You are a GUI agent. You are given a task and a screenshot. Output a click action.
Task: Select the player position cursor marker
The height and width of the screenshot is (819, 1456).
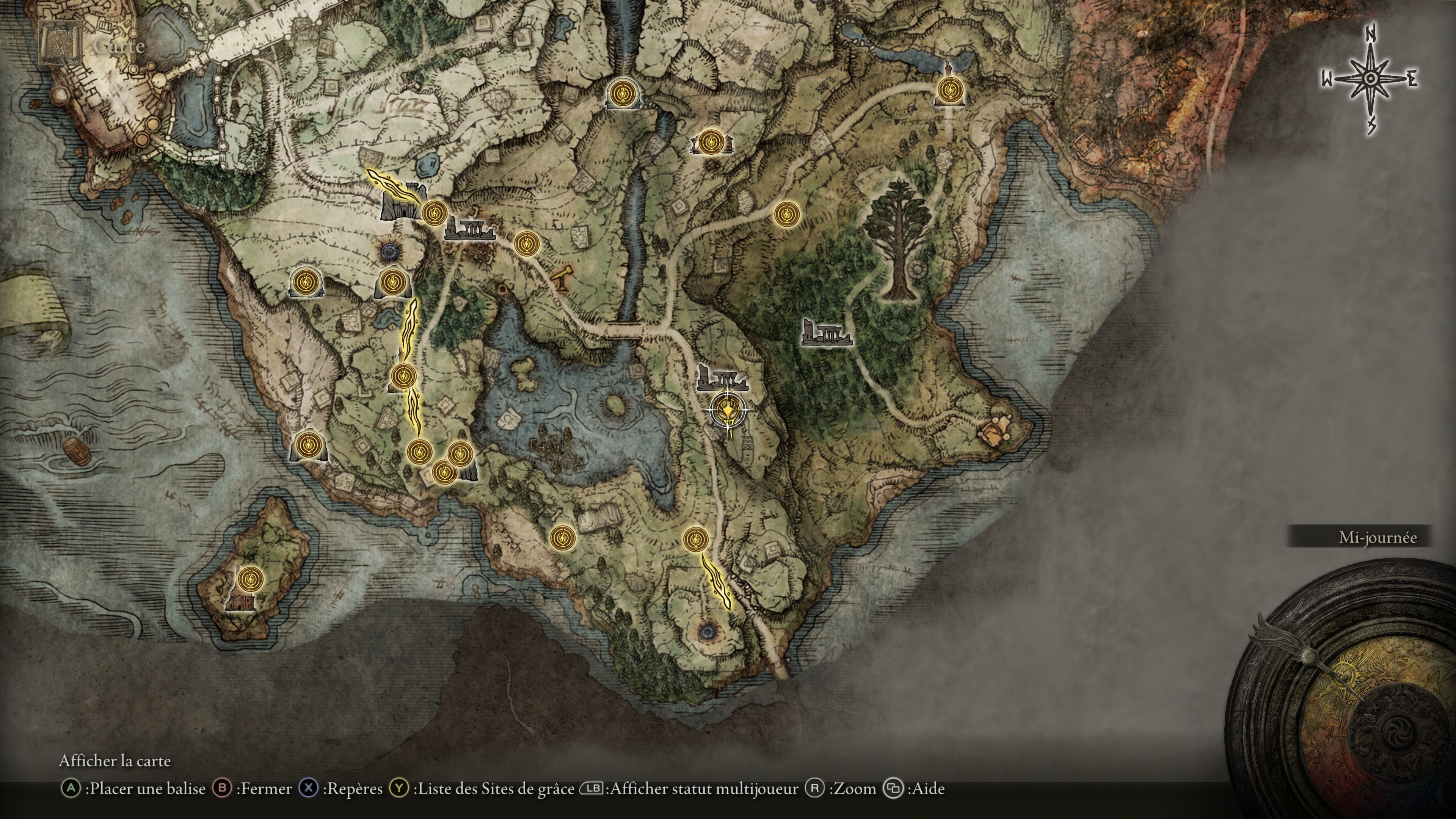[728, 411]
